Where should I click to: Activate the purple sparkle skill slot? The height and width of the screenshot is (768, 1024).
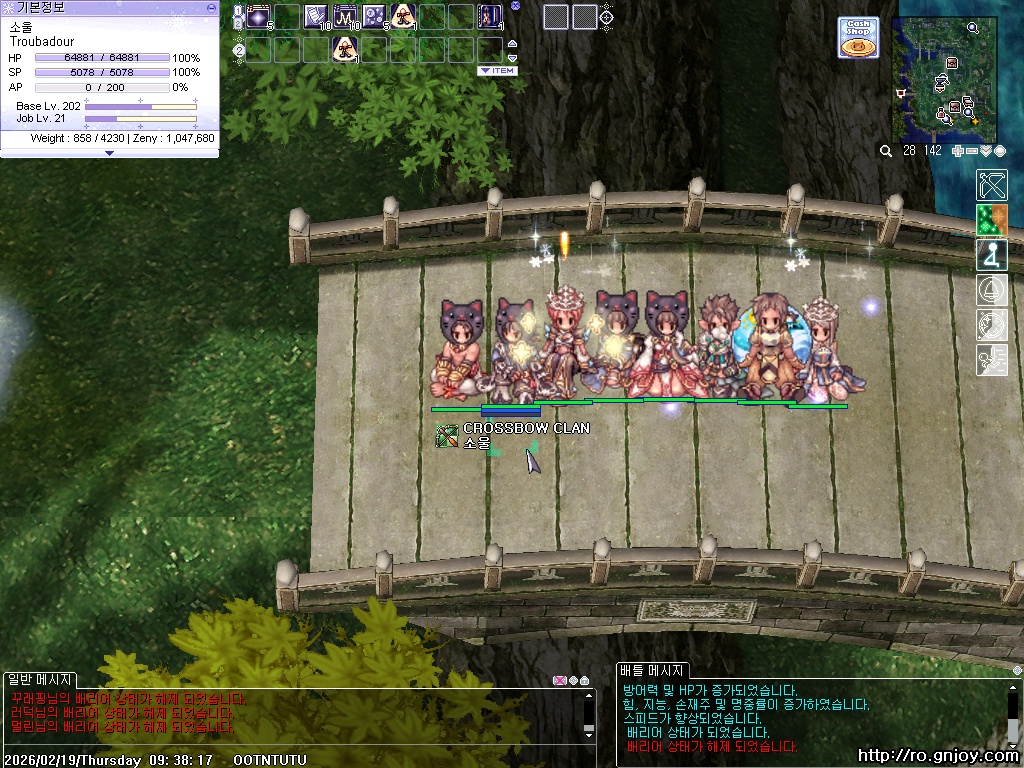(258, 16)
